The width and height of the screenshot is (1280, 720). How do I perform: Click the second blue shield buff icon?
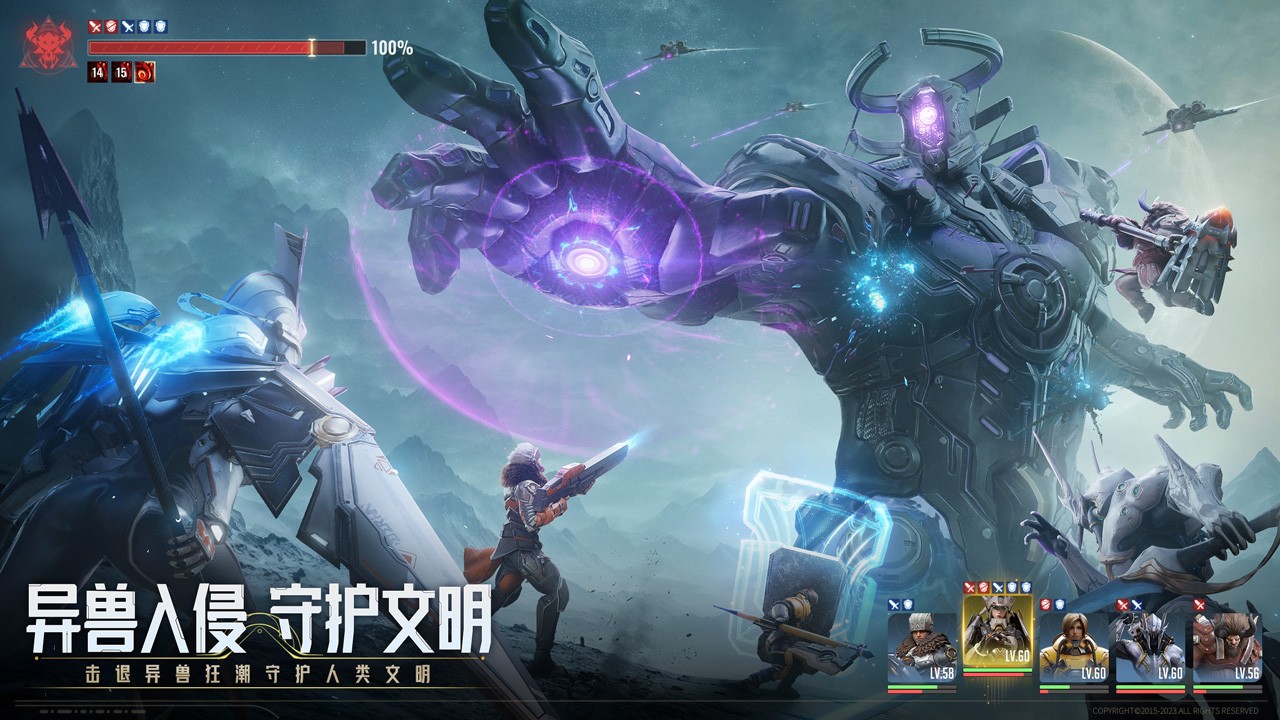pyautogui.click(x=161, y=27)
